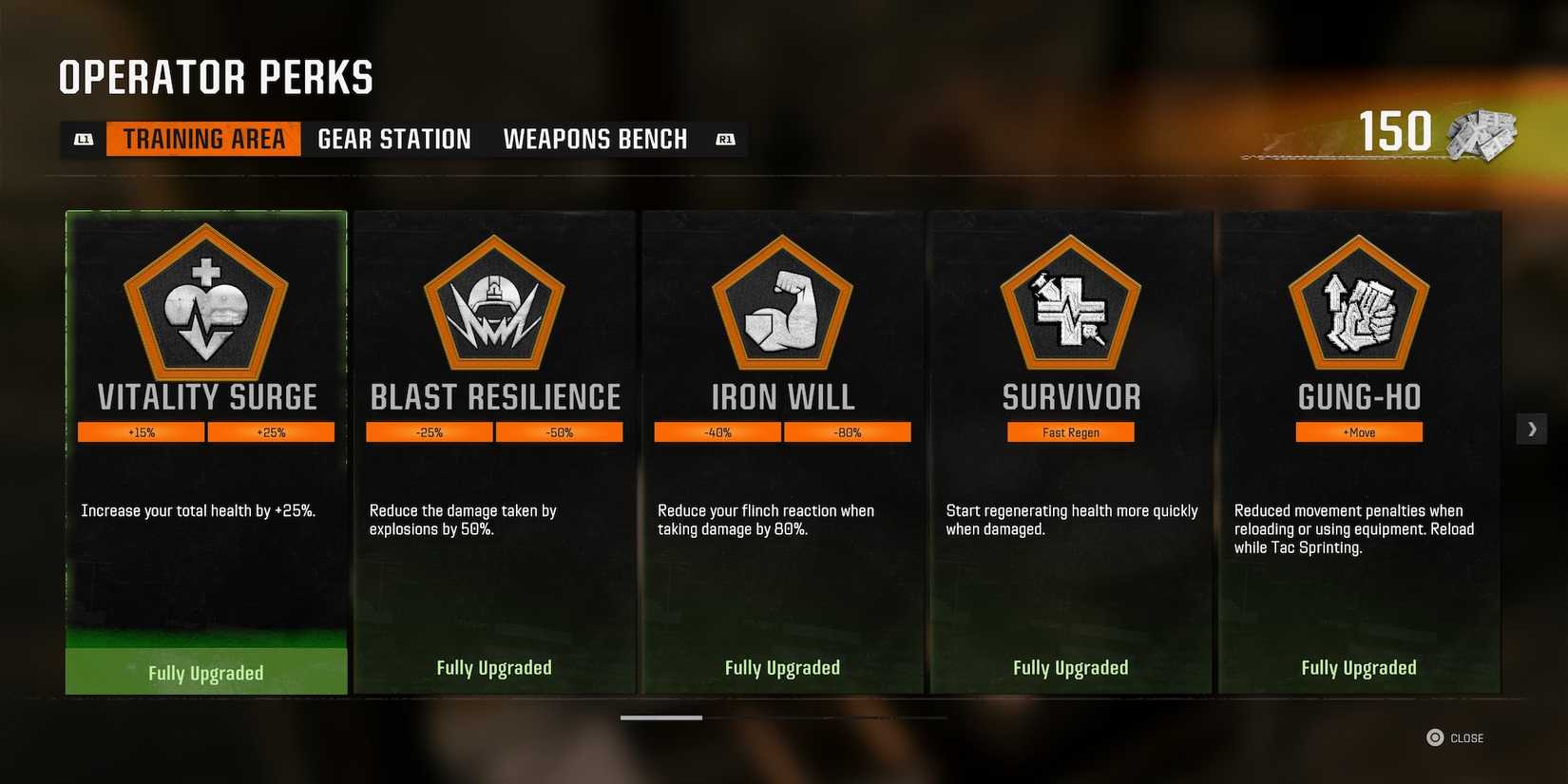
Task: Toggle the -25% tier under Blast Resilience
Action: (x=430, y=431)
